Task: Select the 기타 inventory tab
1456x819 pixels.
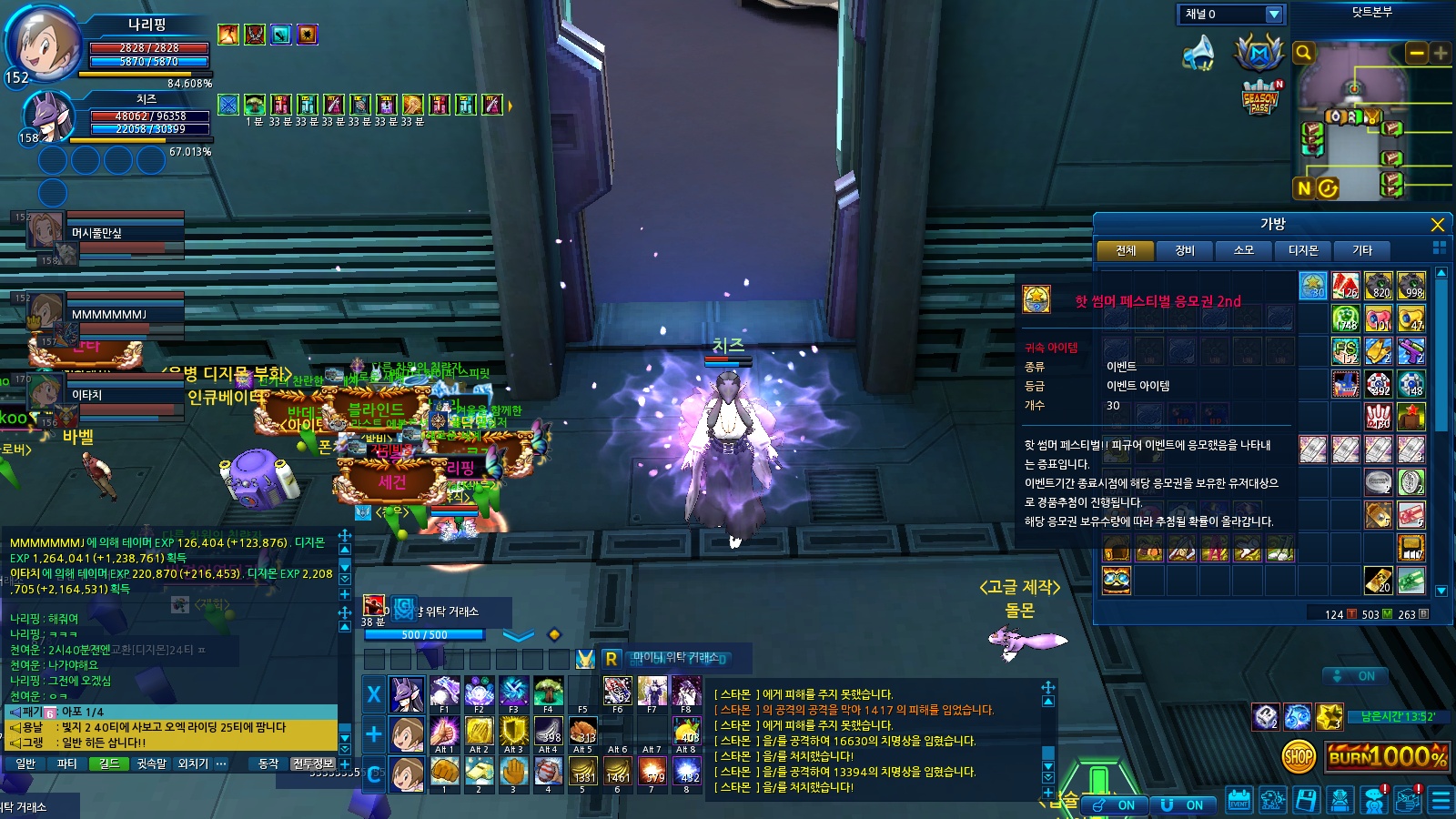Action: coord(1361,250)
